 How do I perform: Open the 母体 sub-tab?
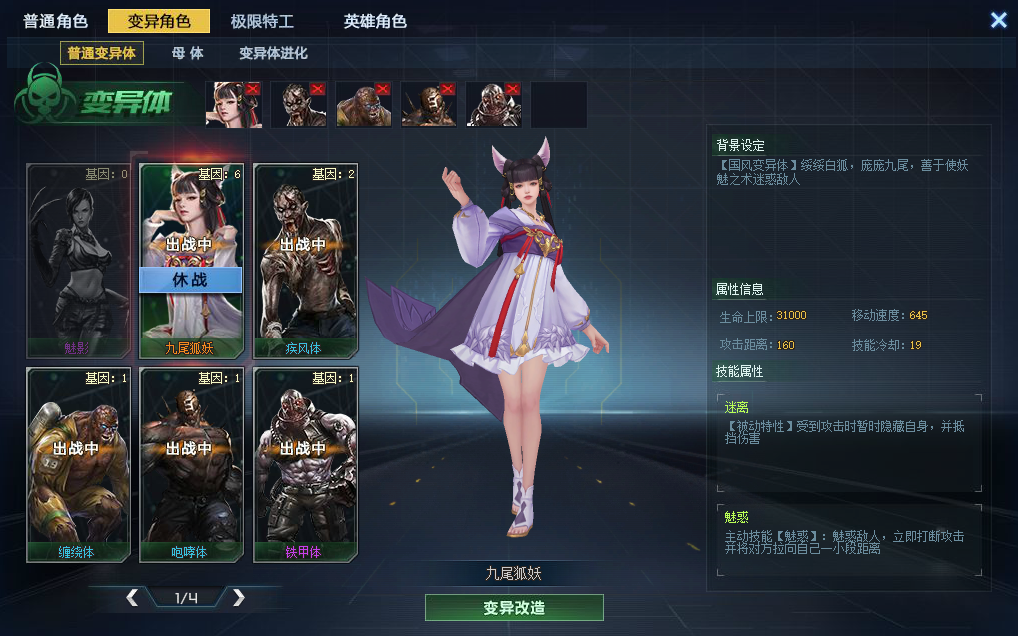[x=187, y=53]
